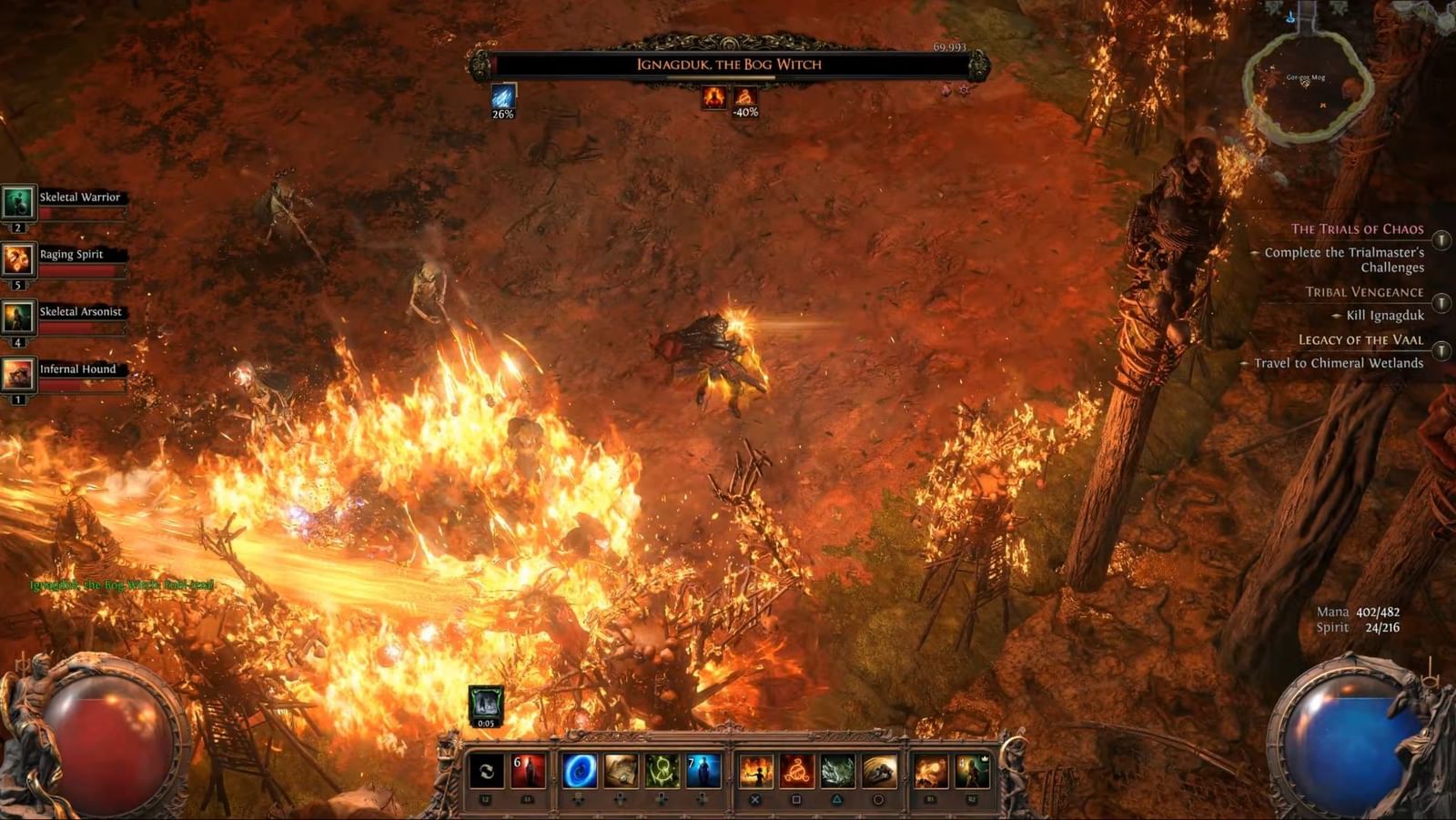
Task: Cast the green sigil skill on the hotbar
Action: [662, 772]
